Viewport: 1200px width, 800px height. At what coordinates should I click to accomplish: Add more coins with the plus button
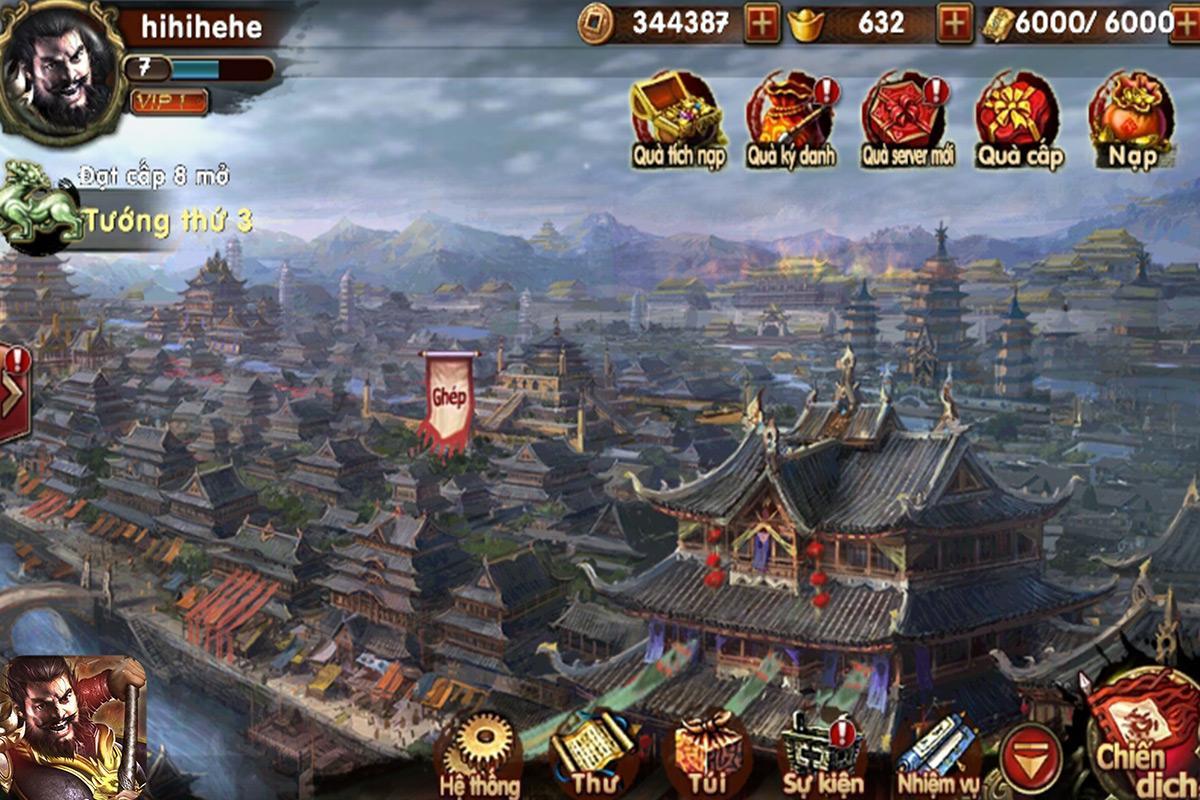tap(762, 23)
